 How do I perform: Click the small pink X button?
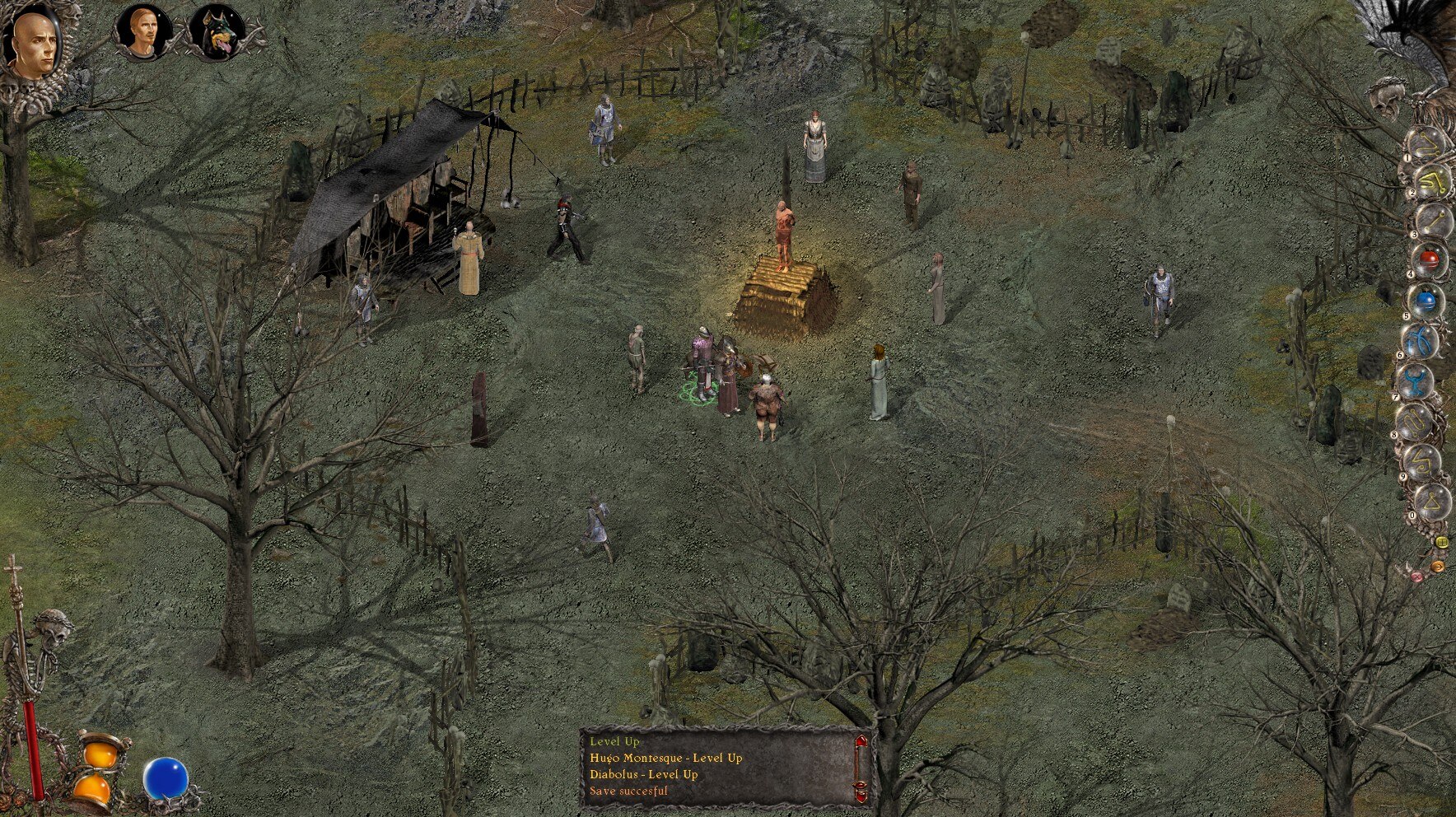(x=1416, y=576)
